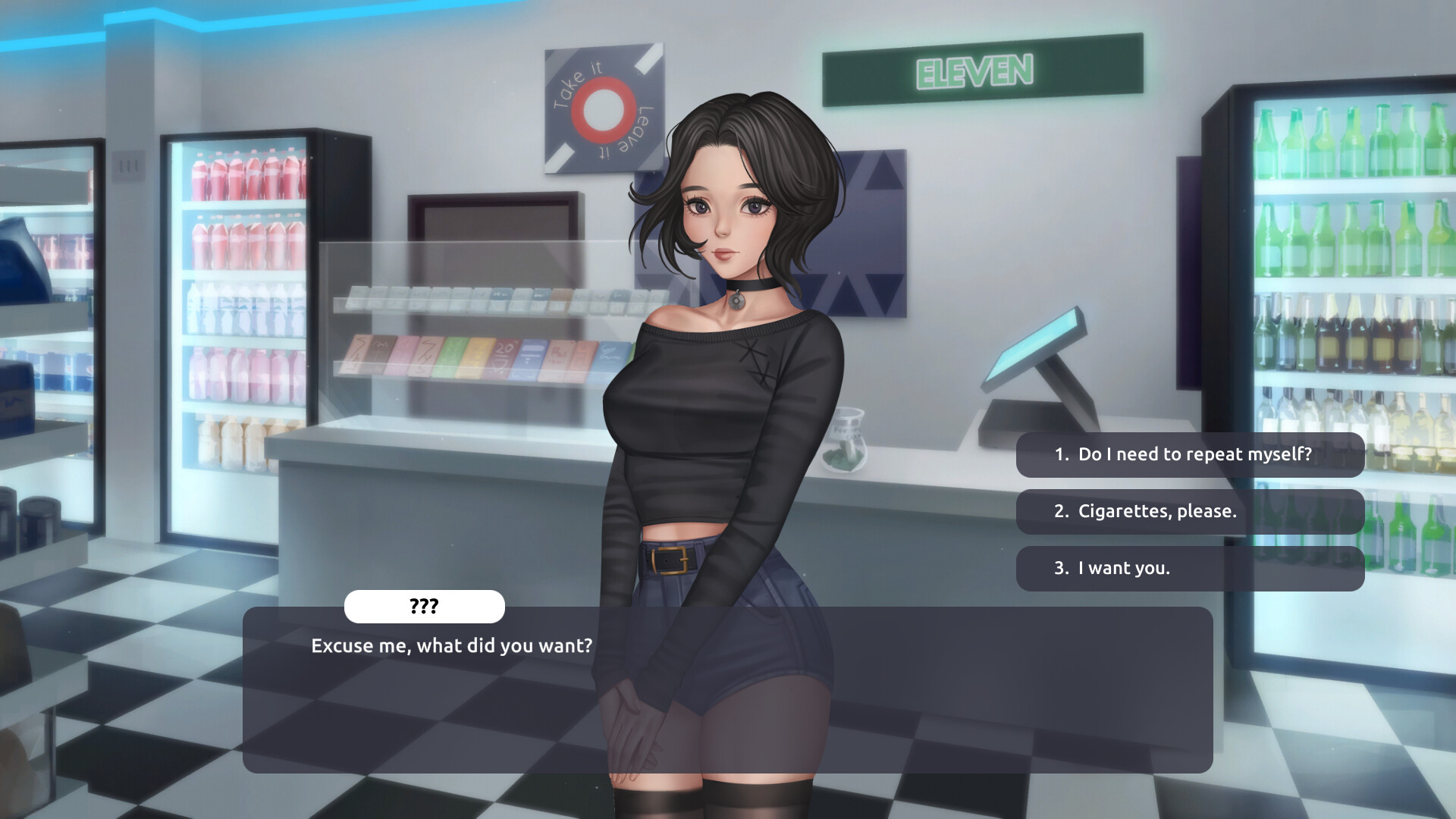Click the empty picture frame on the wall

click(x=493, y=220)
